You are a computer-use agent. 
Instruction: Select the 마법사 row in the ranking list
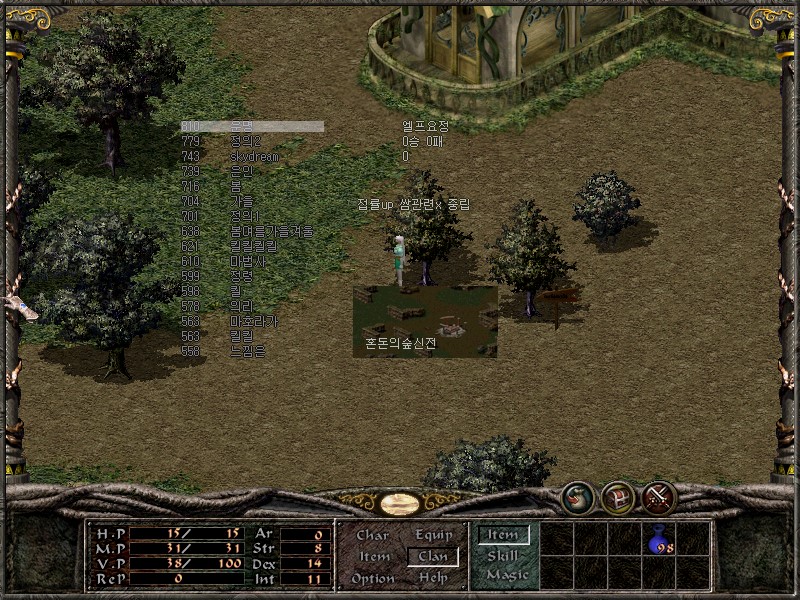(x=247, y=261)
